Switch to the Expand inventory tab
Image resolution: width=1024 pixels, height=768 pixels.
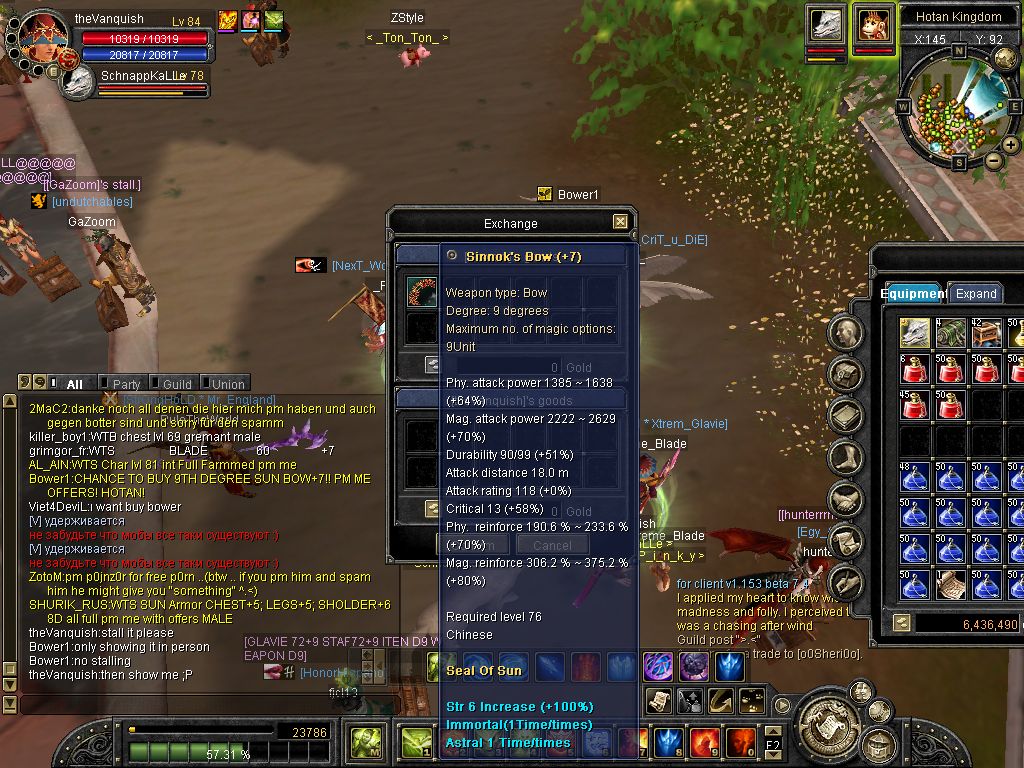[x=975, y=293]
